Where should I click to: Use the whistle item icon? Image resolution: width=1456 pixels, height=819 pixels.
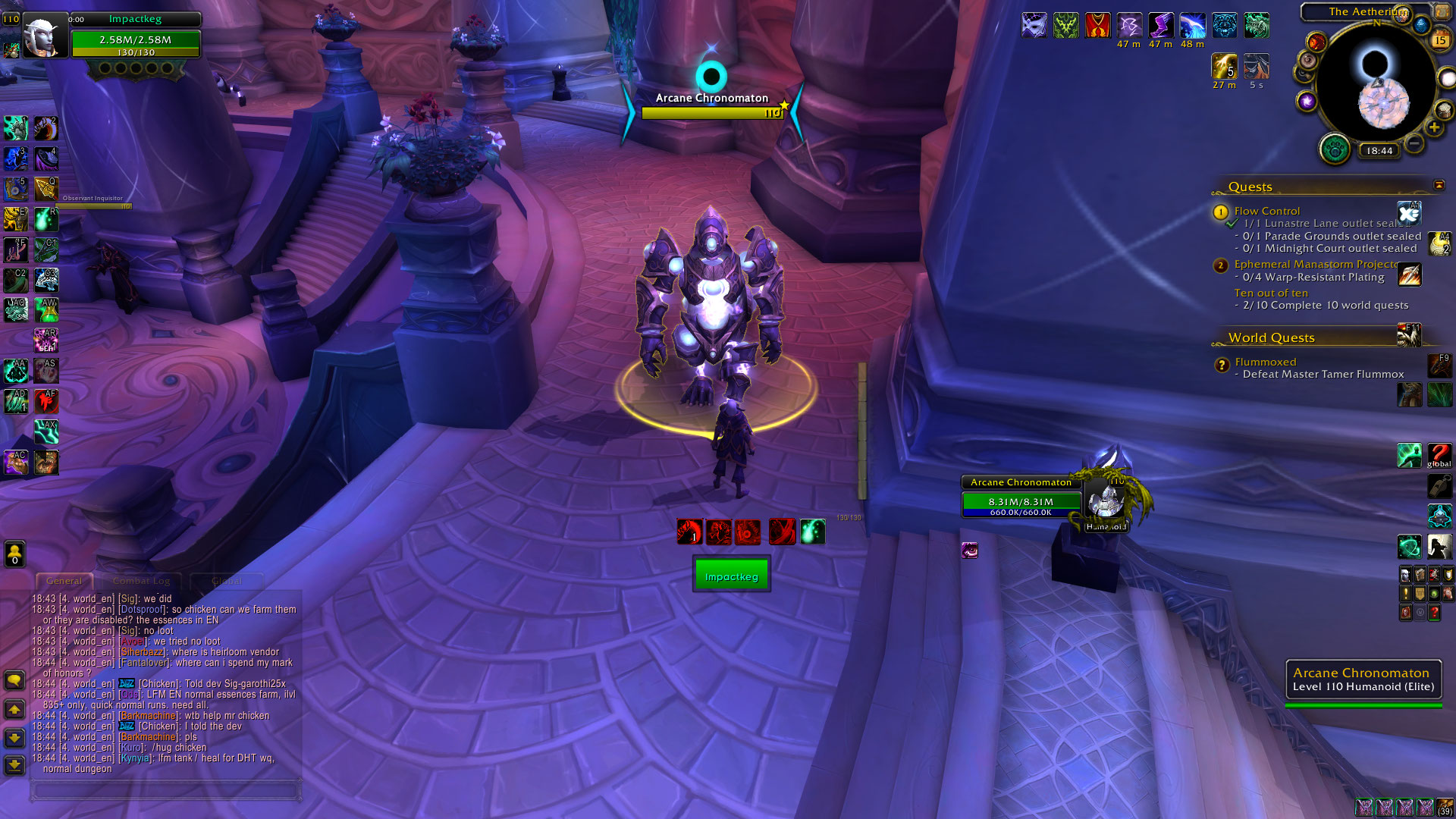point(1439,485)
